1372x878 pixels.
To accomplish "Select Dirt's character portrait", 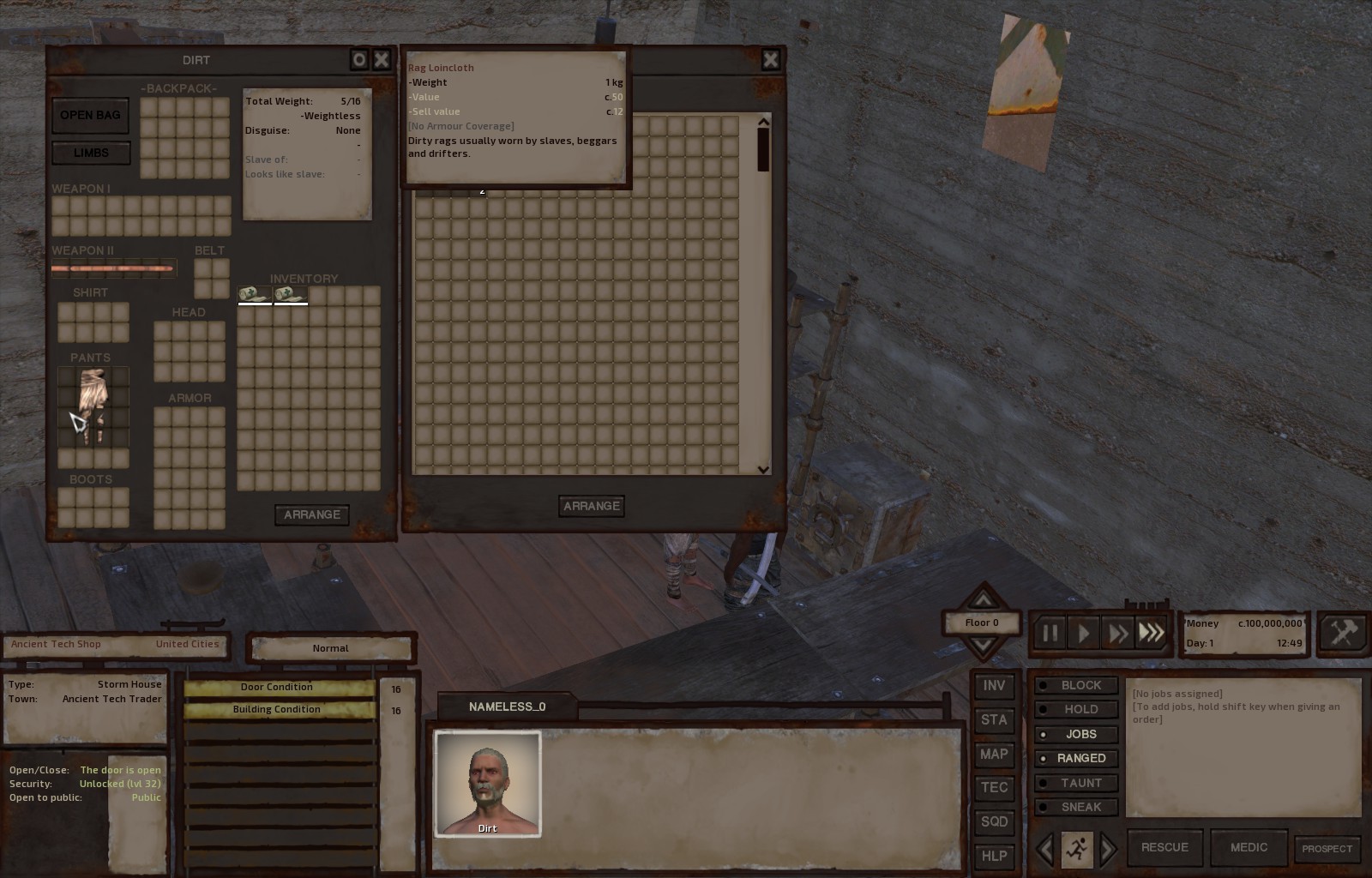I will [x=488, y=783].
